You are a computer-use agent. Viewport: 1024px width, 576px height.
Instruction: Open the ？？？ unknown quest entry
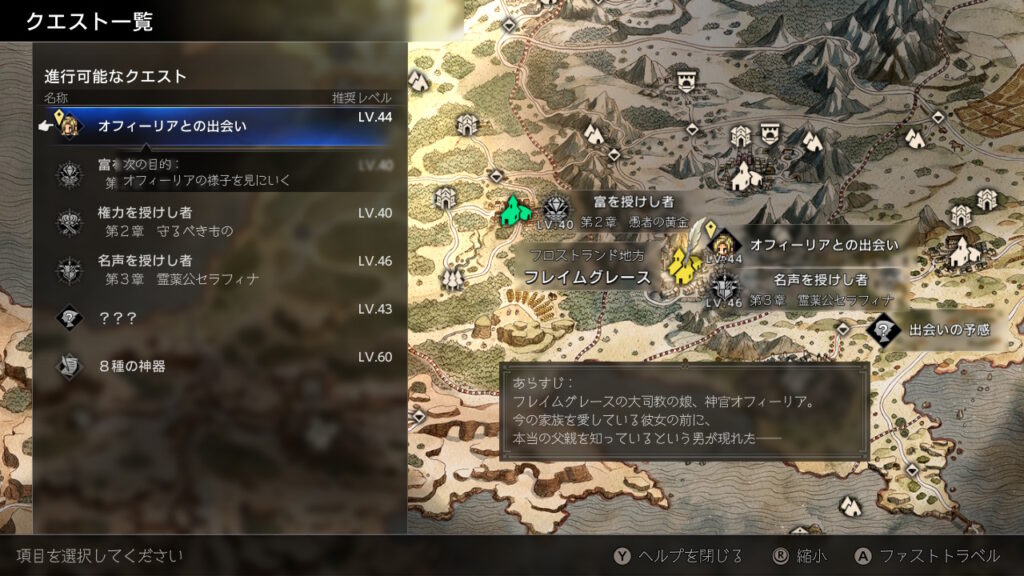[220, 317]
